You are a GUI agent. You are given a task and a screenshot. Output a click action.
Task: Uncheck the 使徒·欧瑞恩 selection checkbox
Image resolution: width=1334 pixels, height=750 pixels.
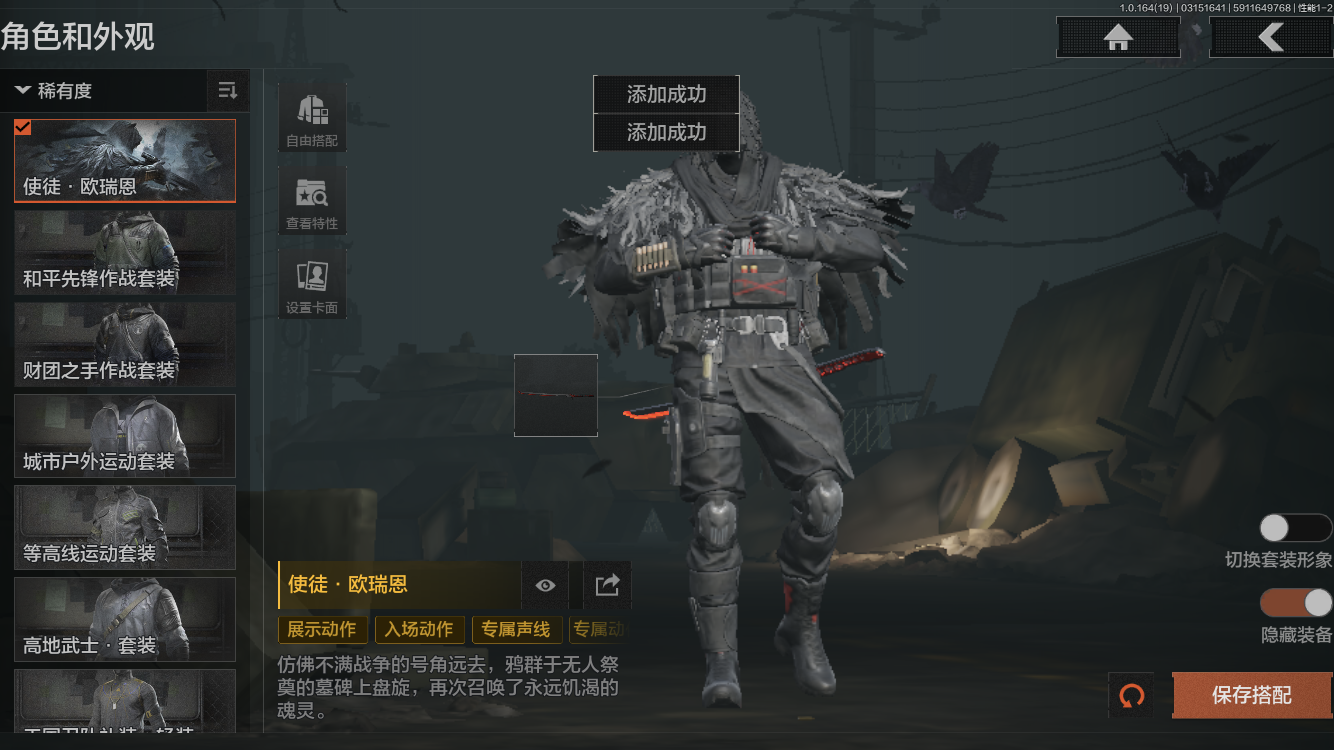[21, 127]
